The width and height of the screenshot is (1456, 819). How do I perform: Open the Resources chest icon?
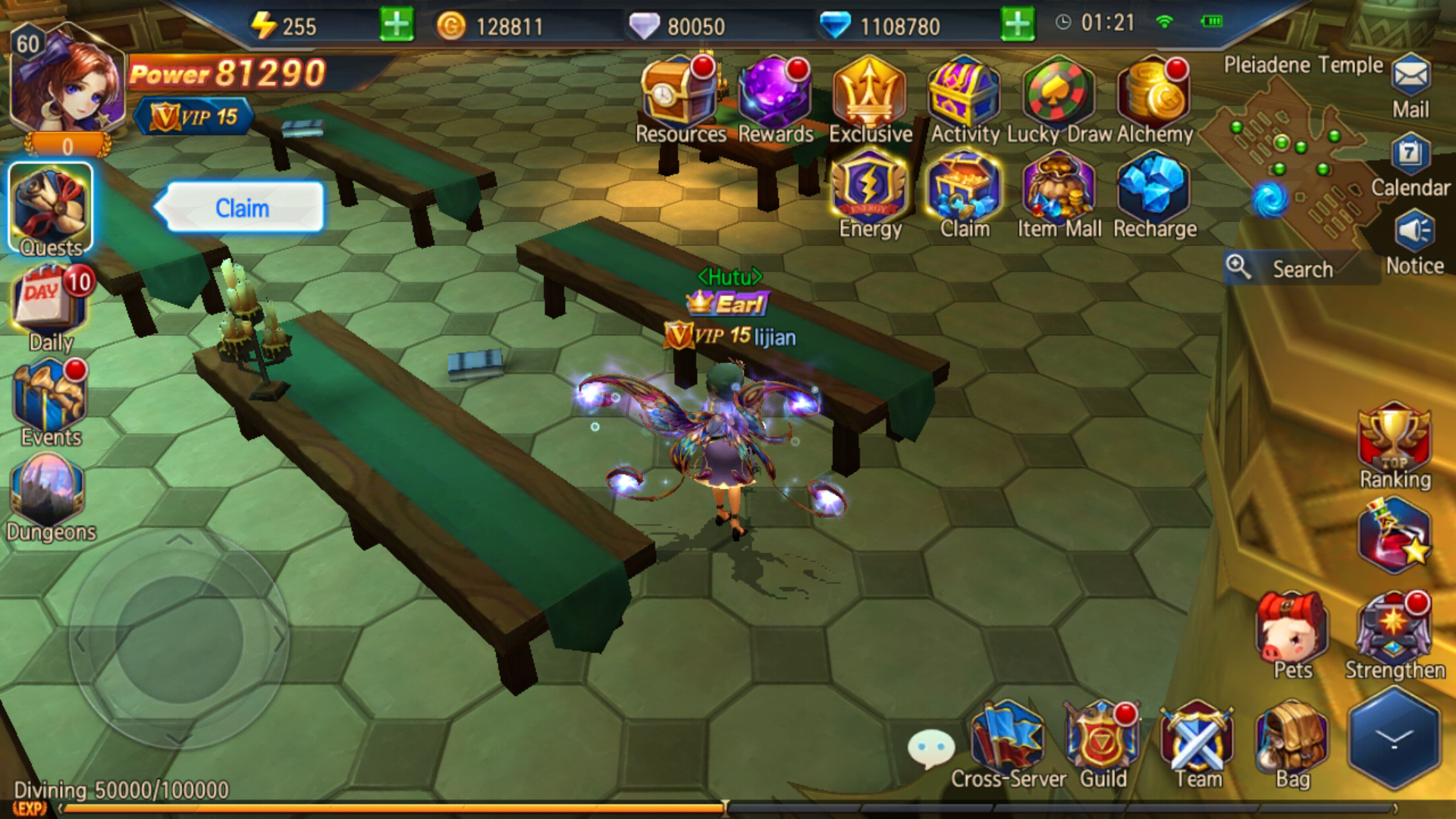click(678, 95)
